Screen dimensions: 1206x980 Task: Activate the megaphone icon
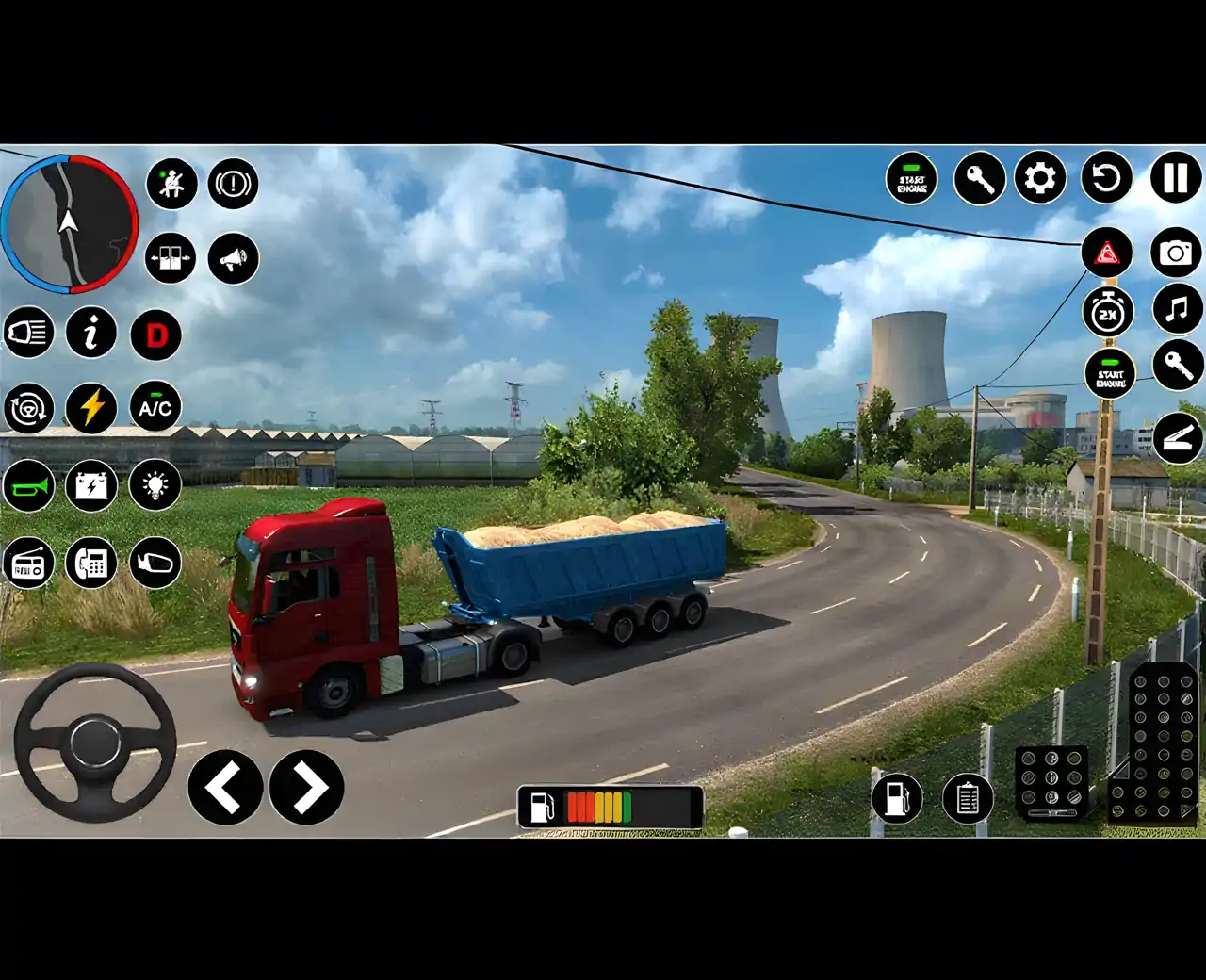tap(233, 258)
